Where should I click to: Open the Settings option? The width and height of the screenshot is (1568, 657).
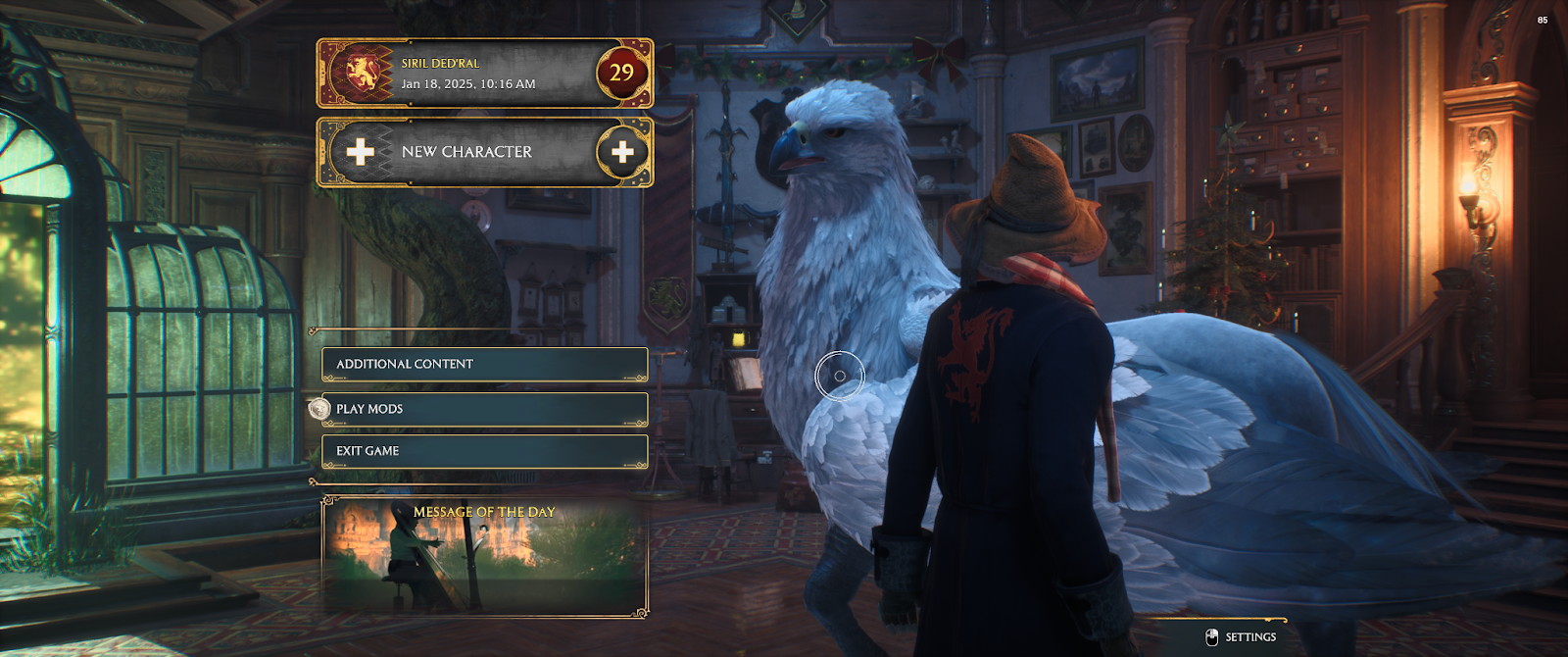pos(1242,637)
